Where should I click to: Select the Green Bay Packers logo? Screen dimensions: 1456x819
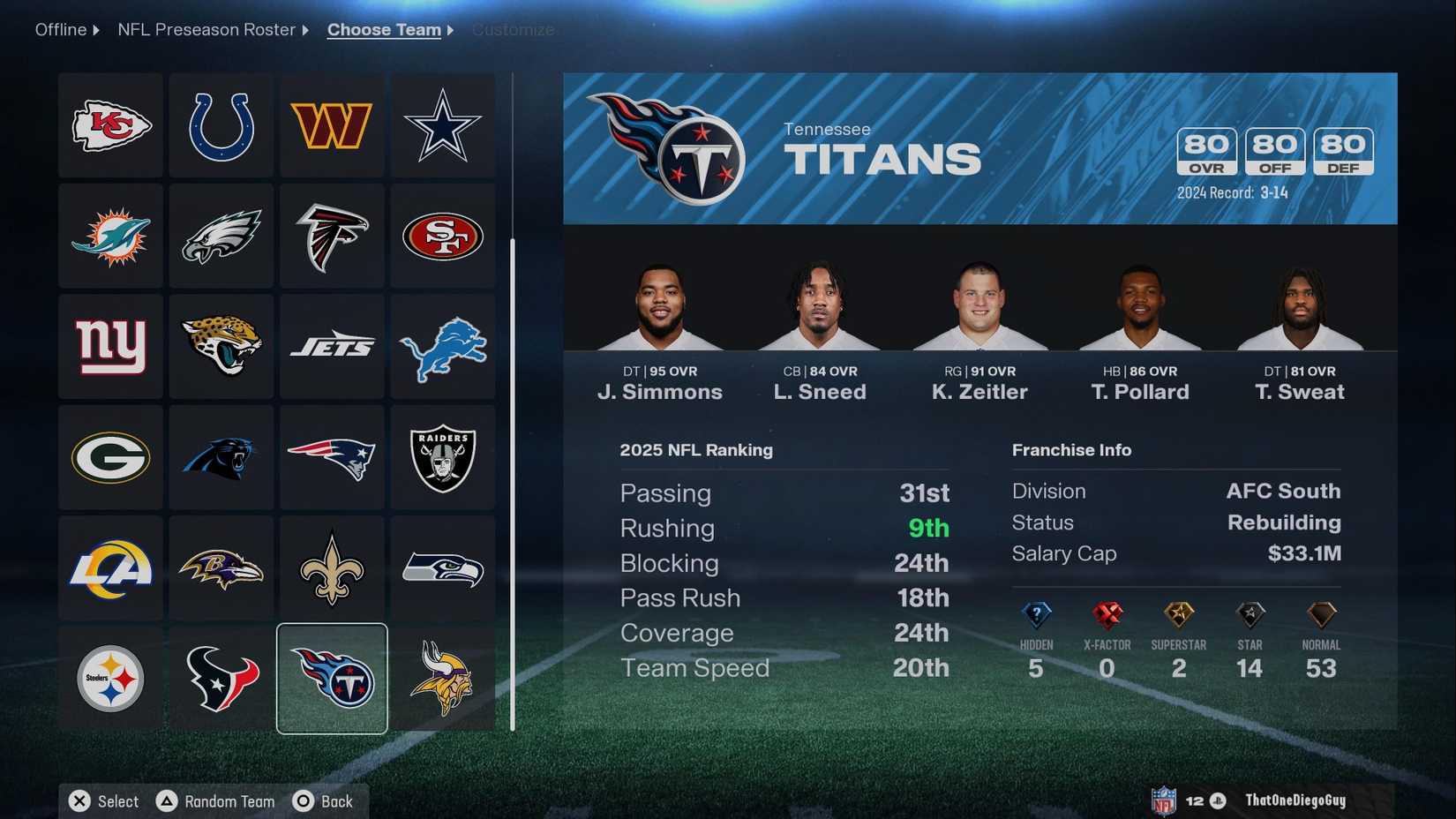[x=109, y=458]
